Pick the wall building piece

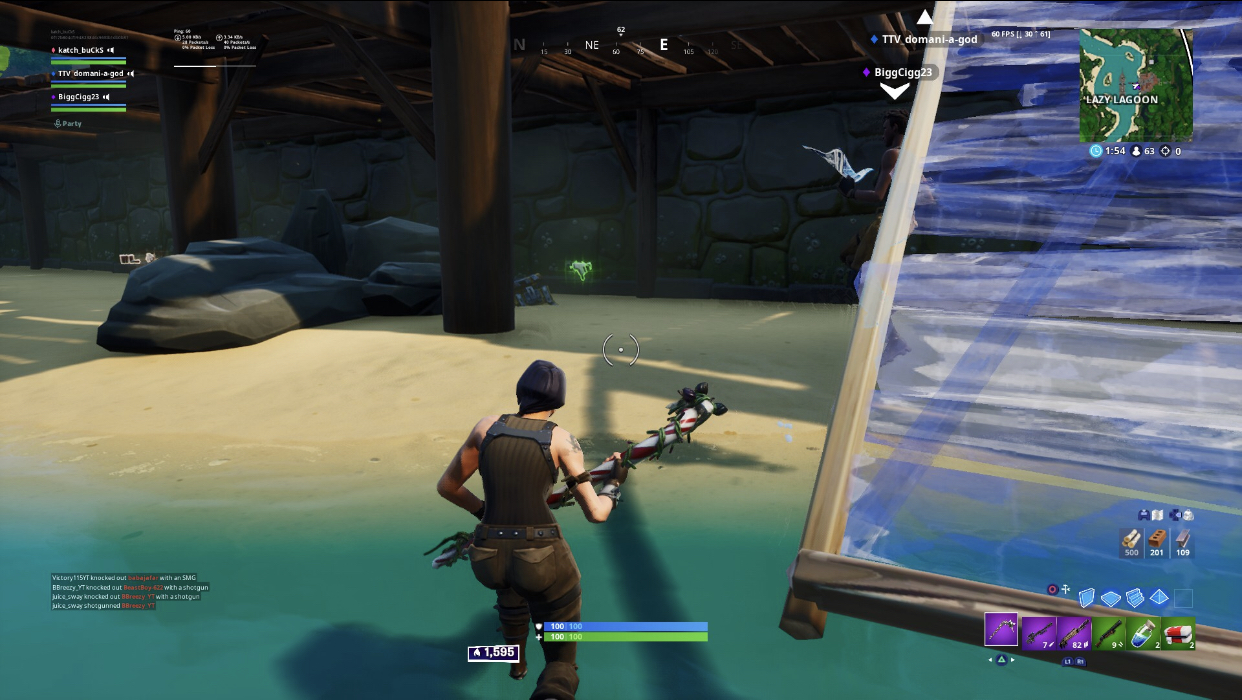pyautogui.click(x=1087, y=598)
